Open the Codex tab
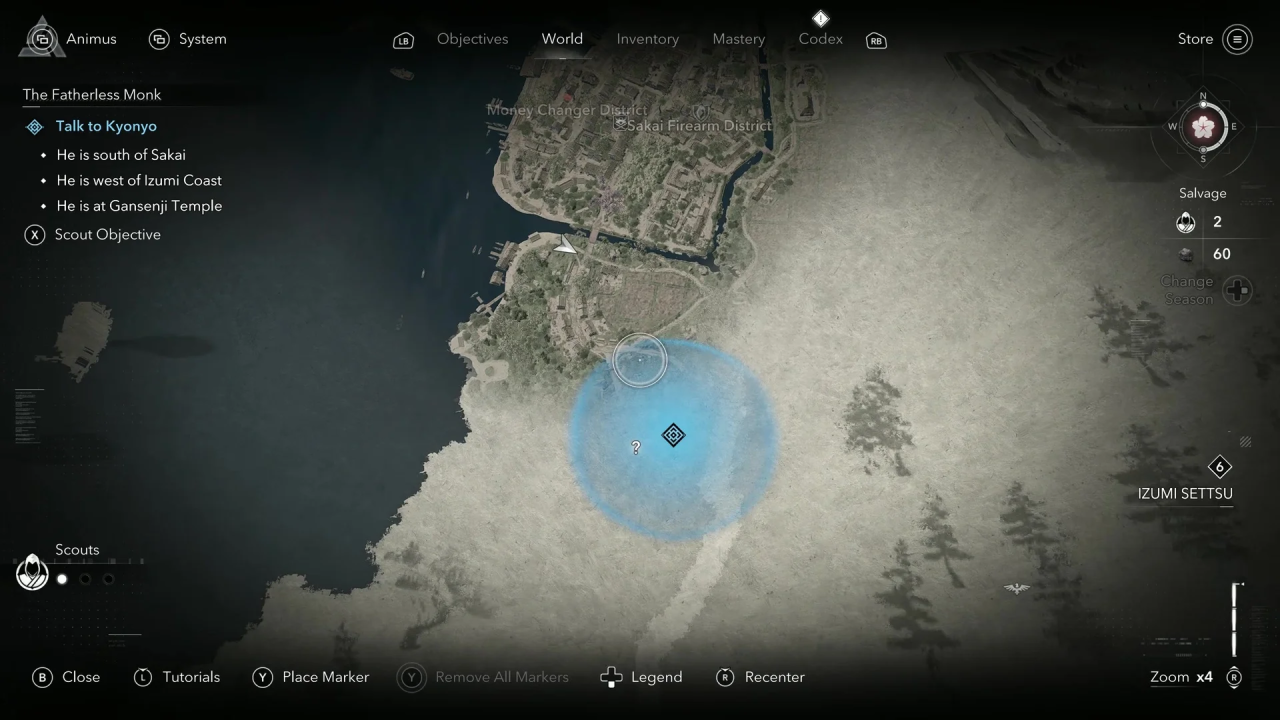Screen dimensions: 1280x720 coord(820,39)
